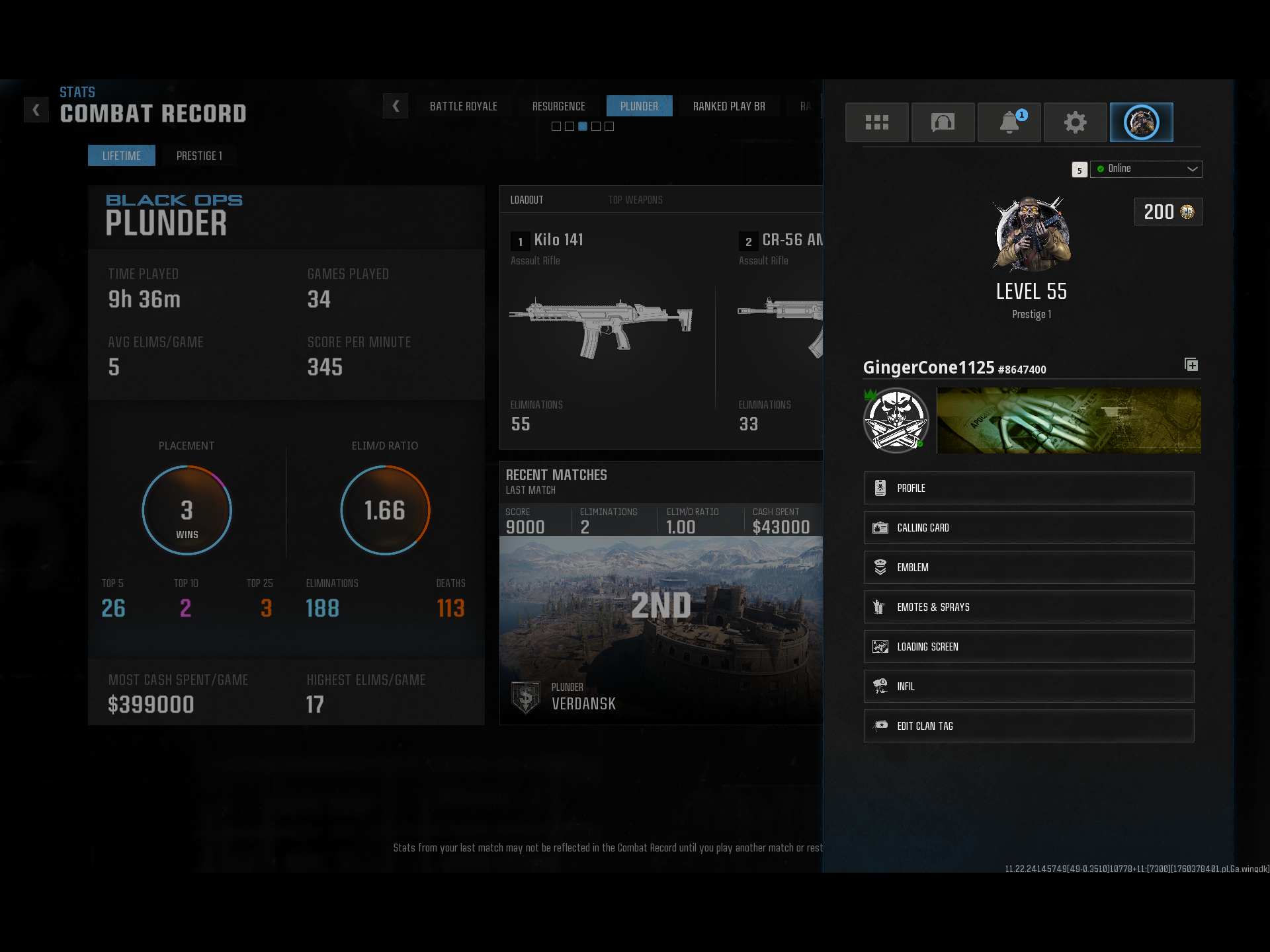This screenshot has height=952, width=1270.
Task: Open the Emblem customization
Action: [x=1029, y=567]
